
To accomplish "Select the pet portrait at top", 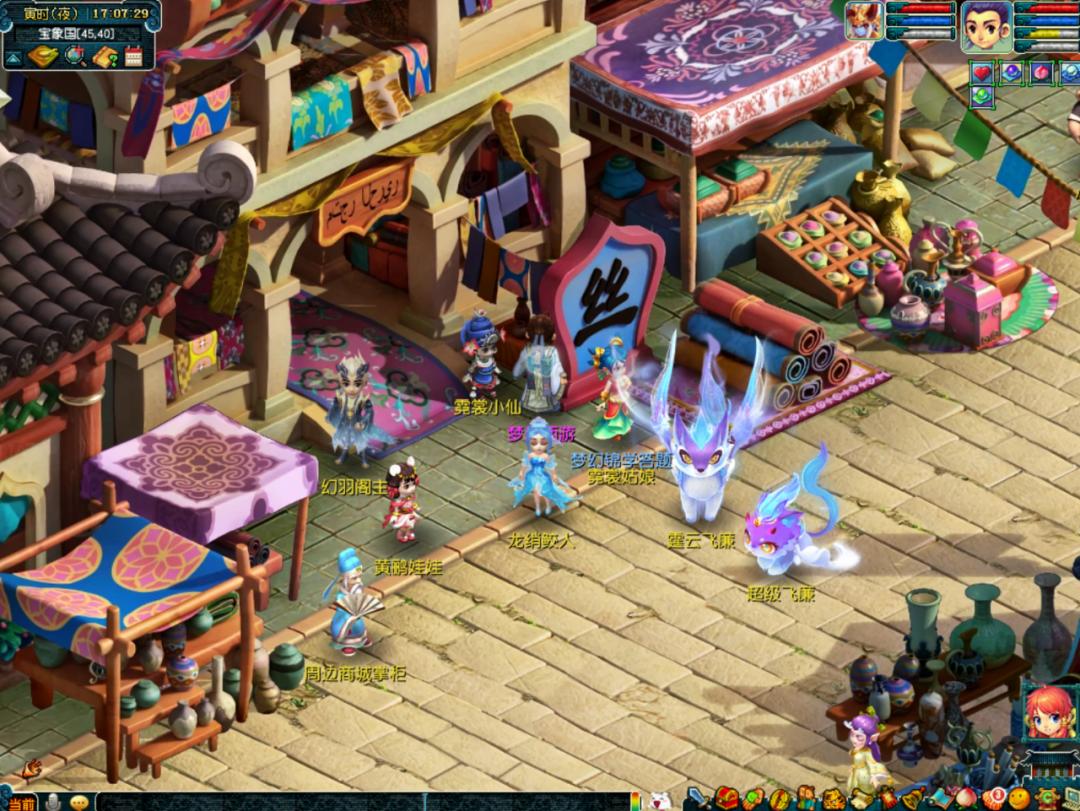I will (x=862, y=22).
